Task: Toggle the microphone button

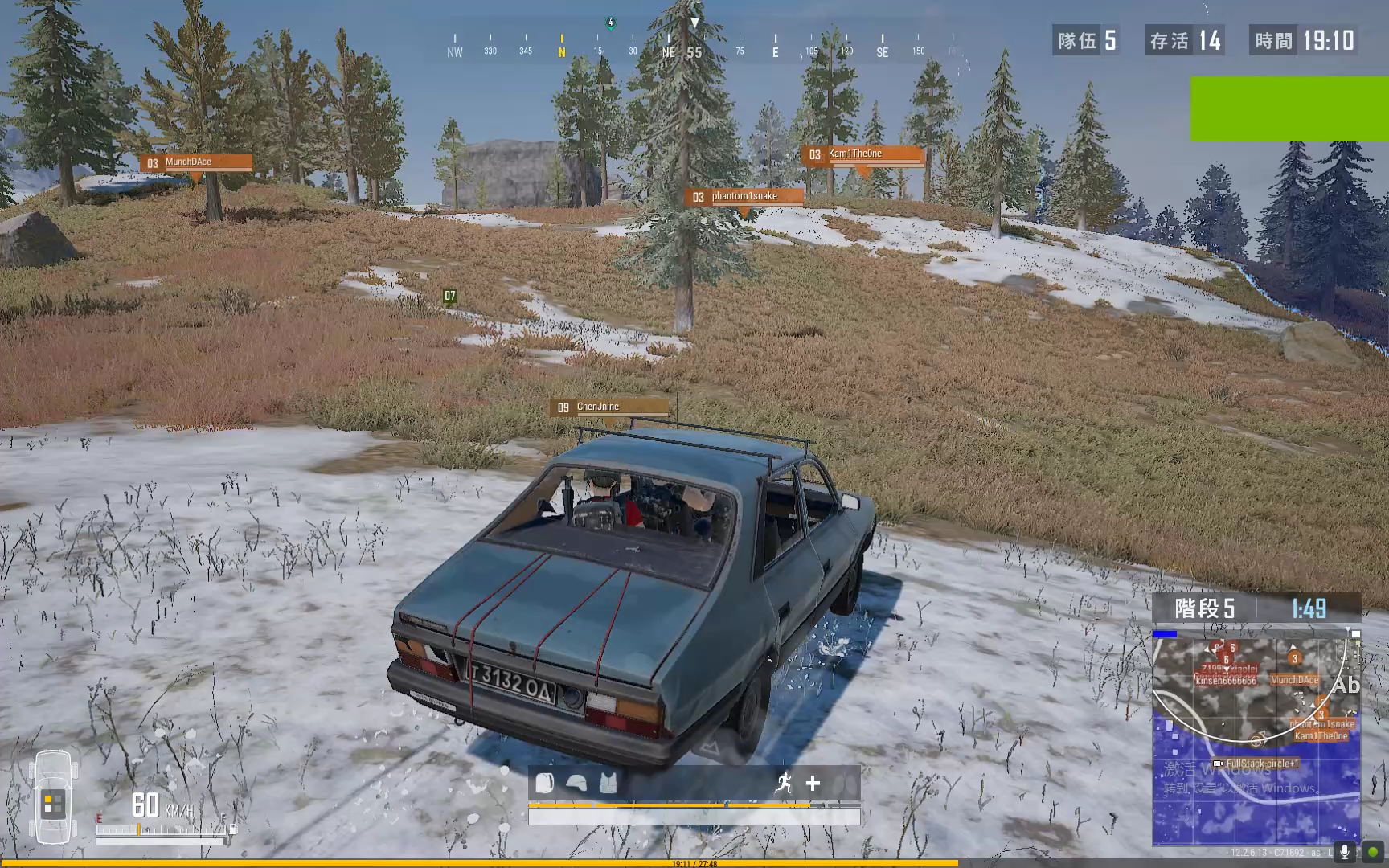Action: point(1344,852)
